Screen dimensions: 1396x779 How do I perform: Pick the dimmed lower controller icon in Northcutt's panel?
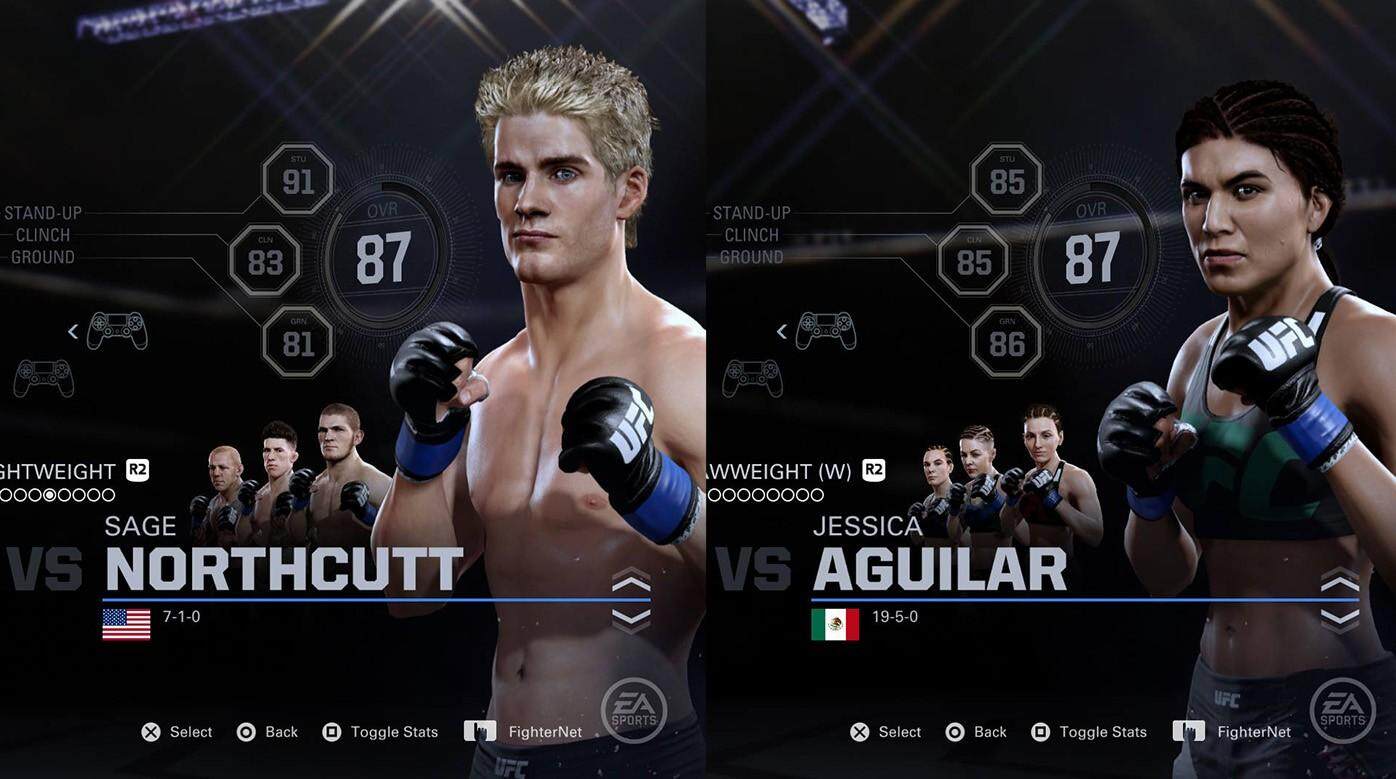coord(44,379)
